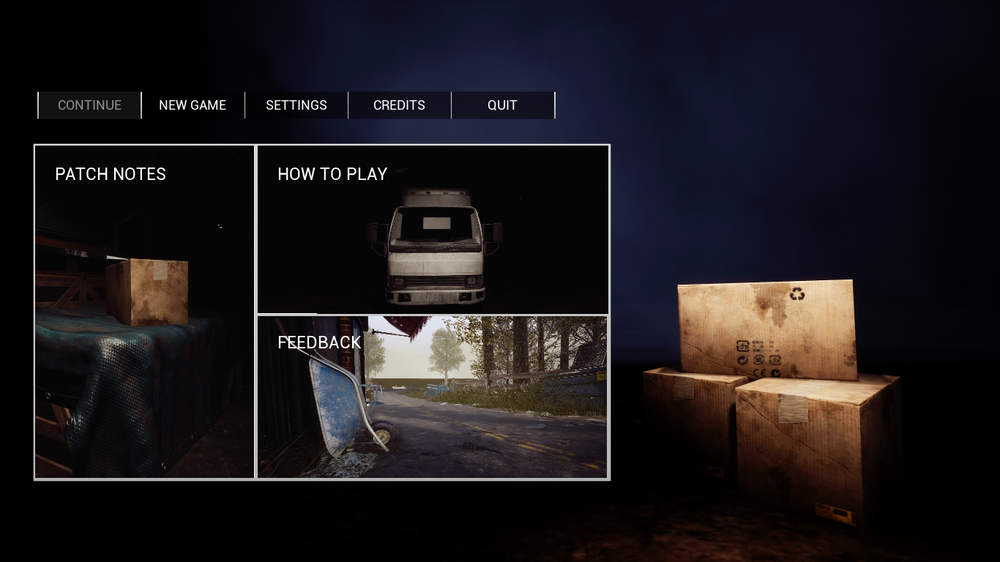Open the Feedback tile
Screen dimensions: 1000x562
(433, 397)
